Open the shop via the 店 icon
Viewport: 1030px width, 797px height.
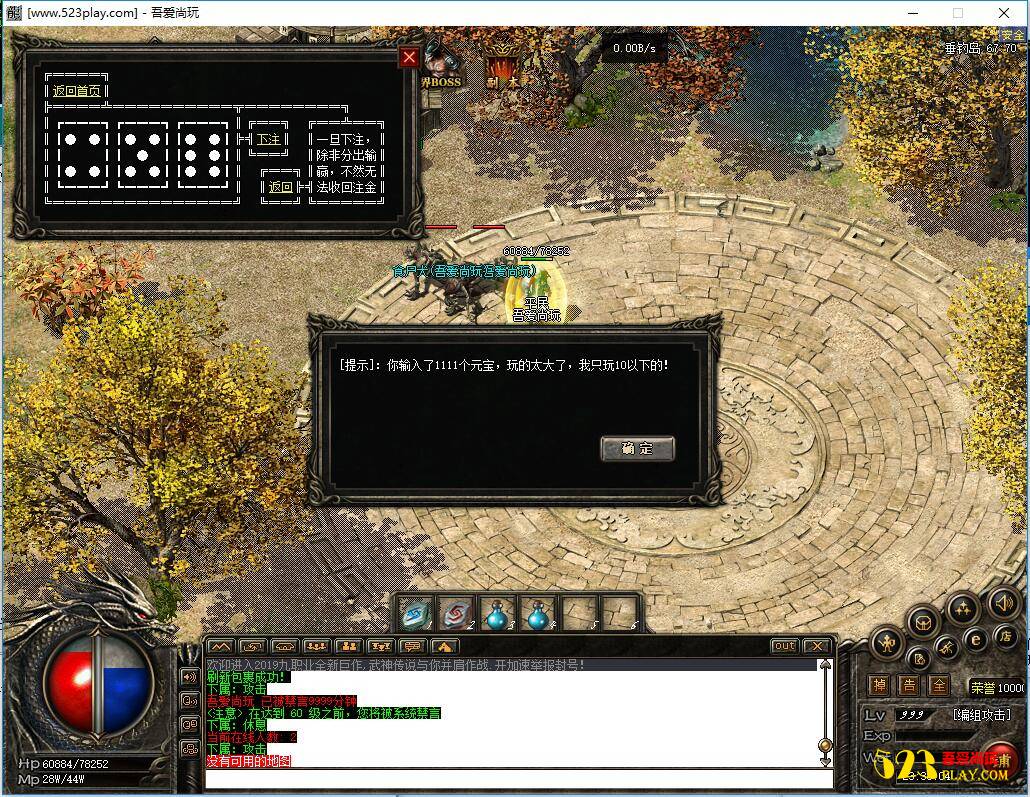pyautogui.click(x=1005, y=636)
